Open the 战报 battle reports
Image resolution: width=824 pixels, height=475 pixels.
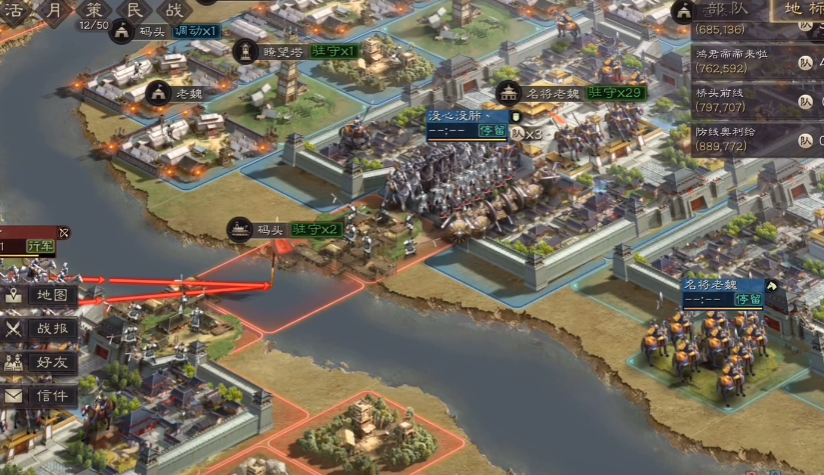(40, 329)
